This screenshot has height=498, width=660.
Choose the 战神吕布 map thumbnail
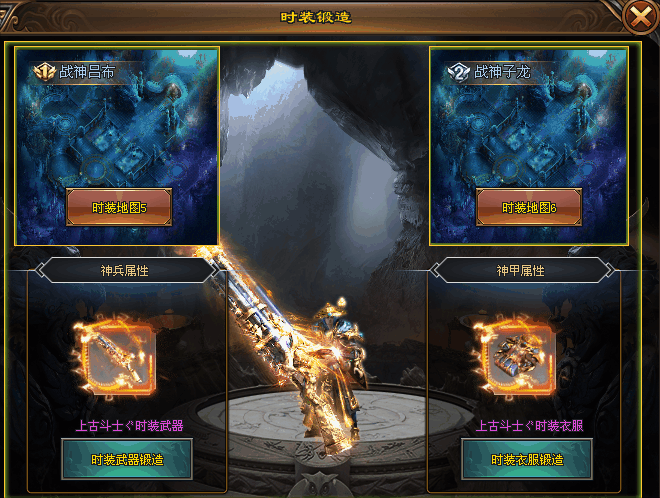point(117,130)
